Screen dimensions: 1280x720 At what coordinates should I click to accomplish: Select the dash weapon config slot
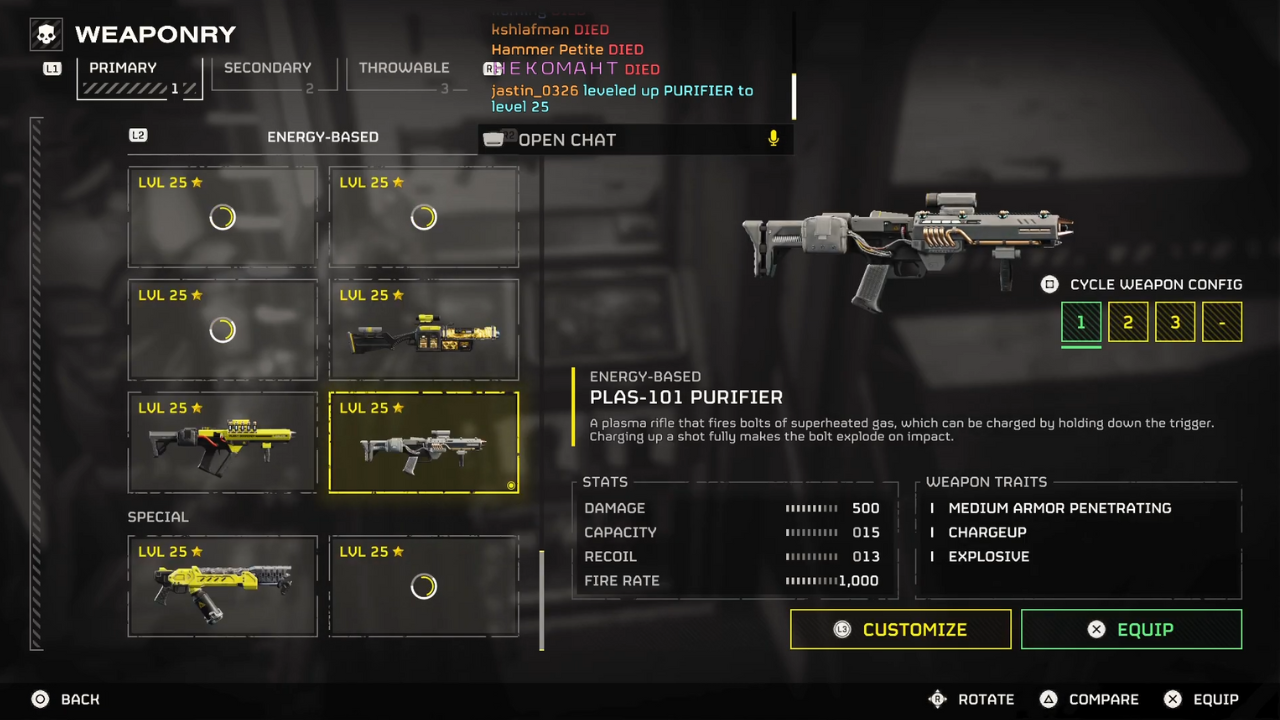coord(1222,323)
